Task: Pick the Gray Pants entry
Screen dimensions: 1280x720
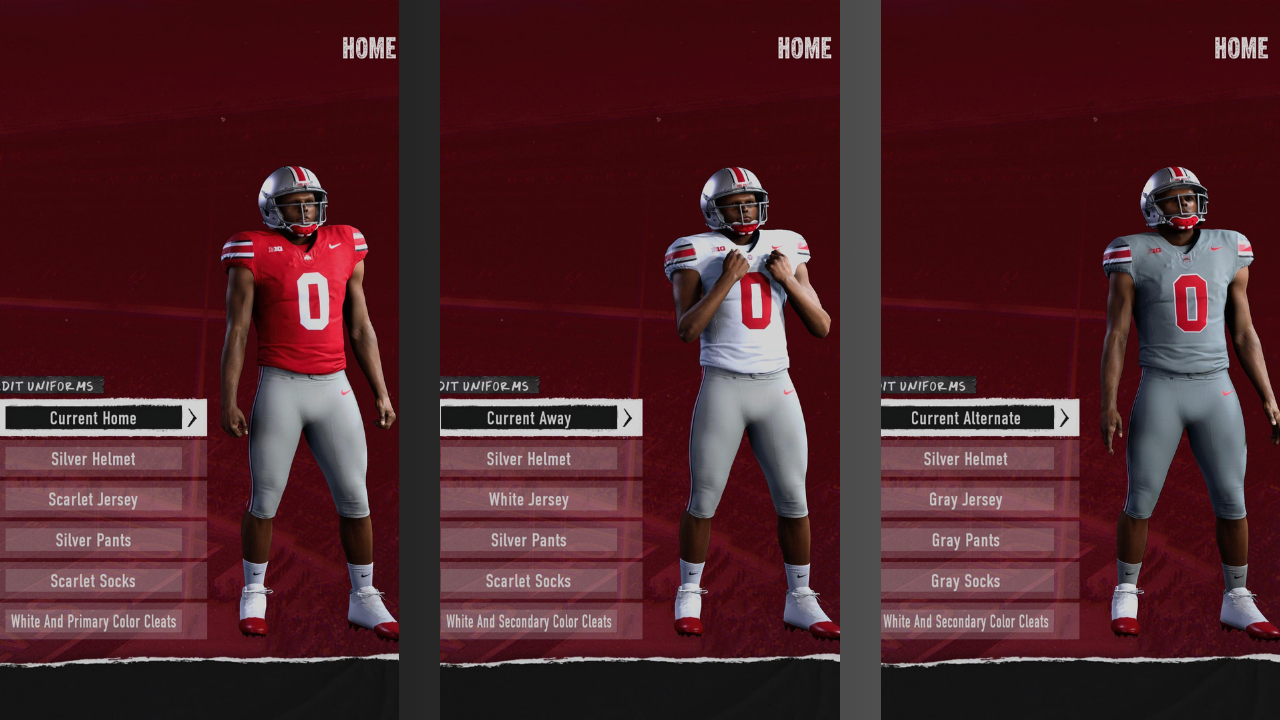Action: click(966, 540)
